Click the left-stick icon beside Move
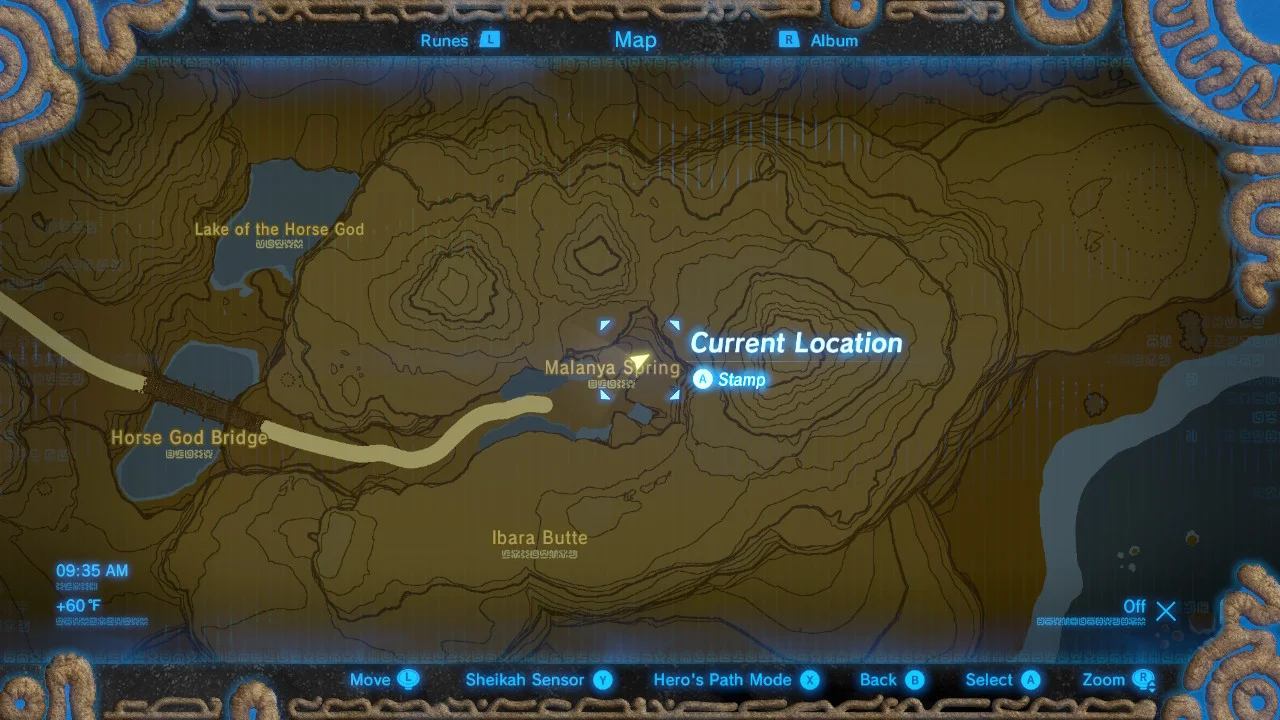 408,680
